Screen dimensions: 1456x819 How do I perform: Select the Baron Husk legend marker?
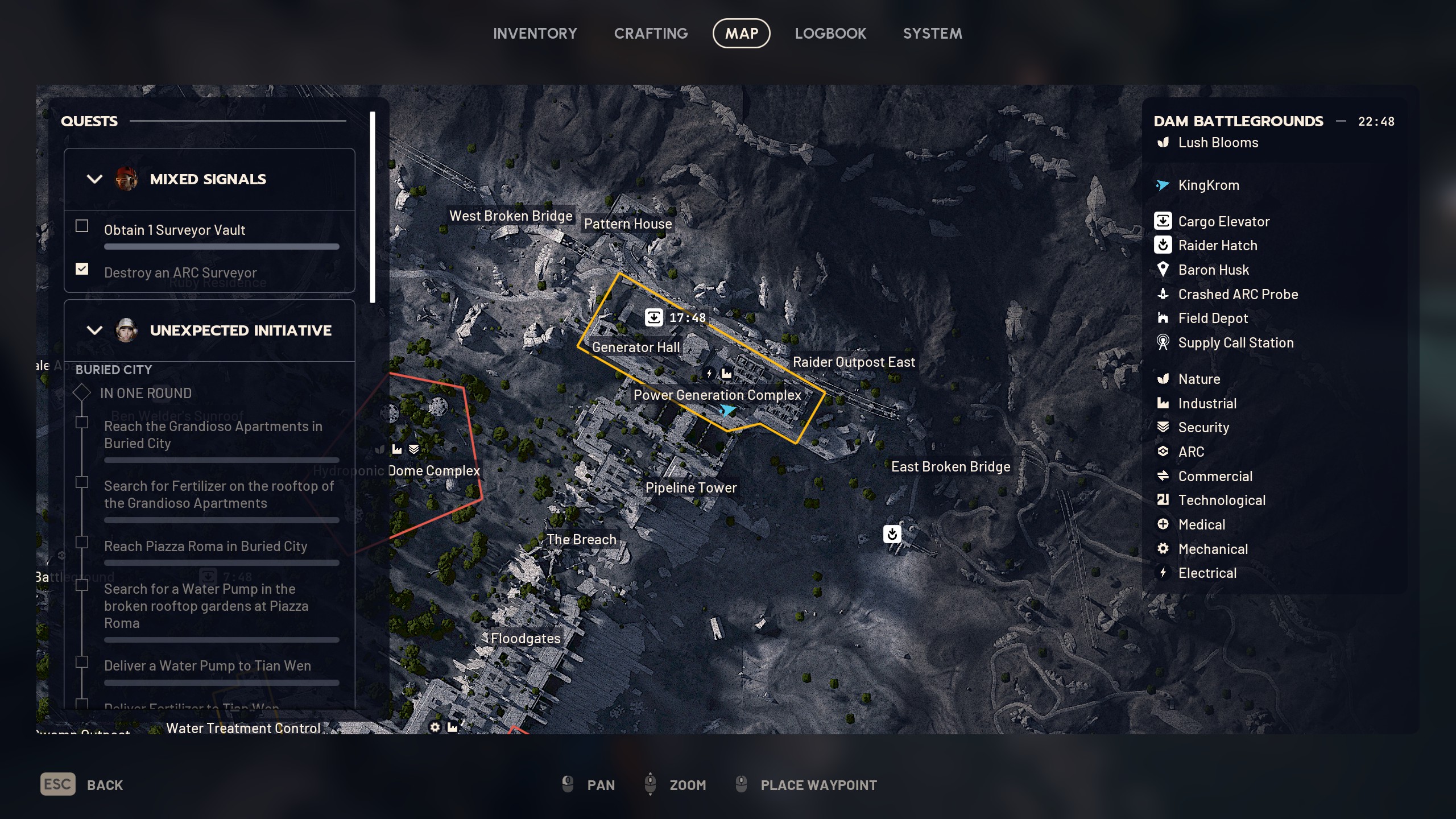[1164, 270]
